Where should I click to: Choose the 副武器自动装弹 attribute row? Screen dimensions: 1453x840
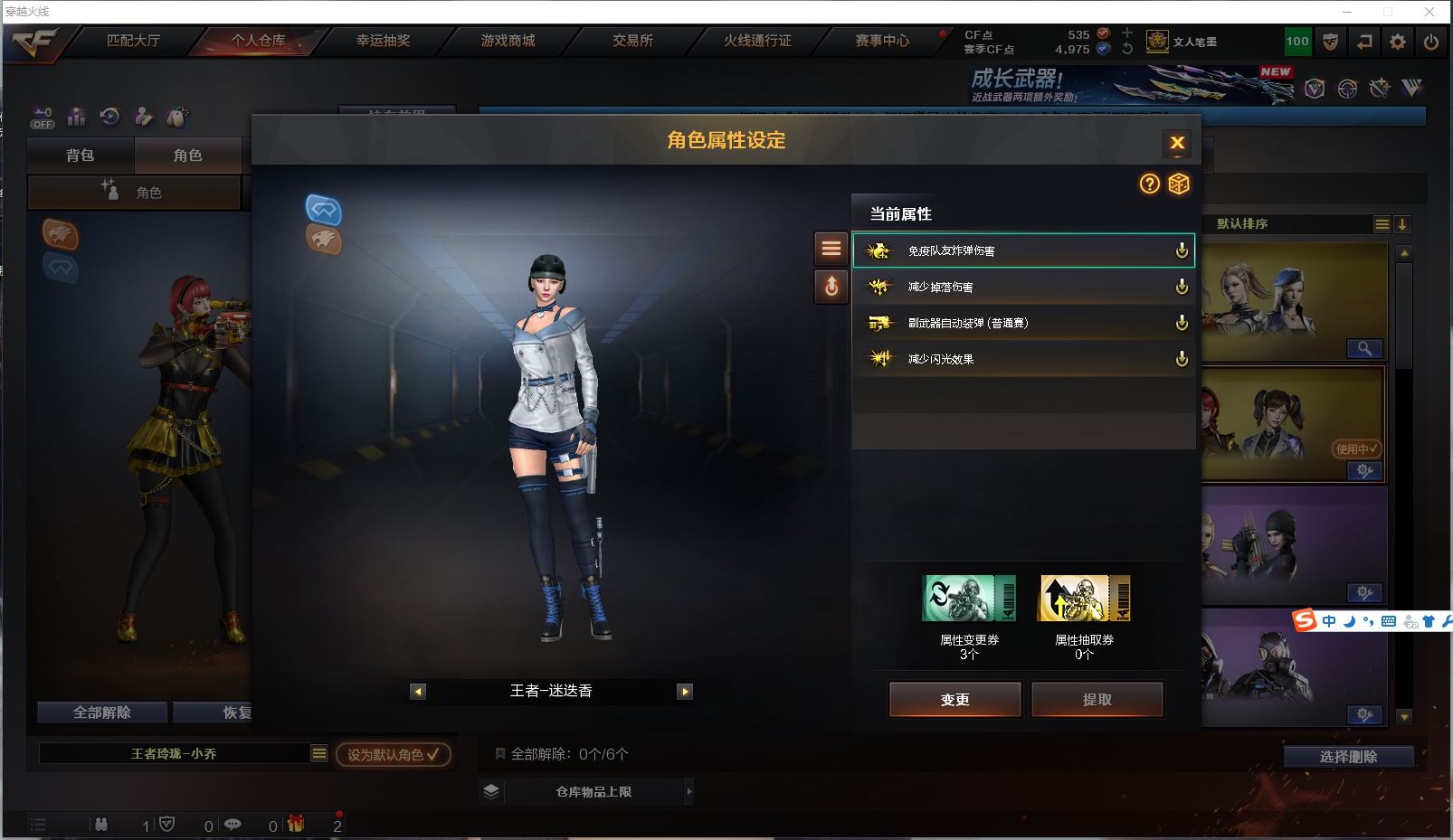point(1022,323)
